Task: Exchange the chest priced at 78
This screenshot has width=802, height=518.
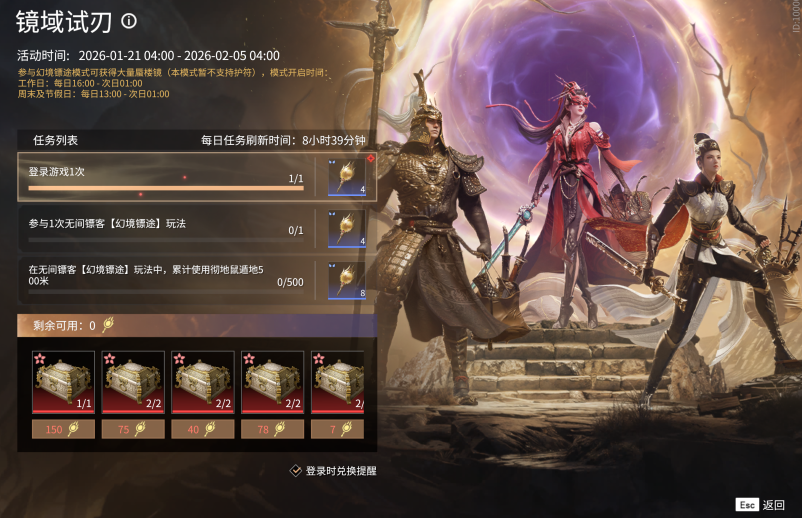Action: click(273, 429)
